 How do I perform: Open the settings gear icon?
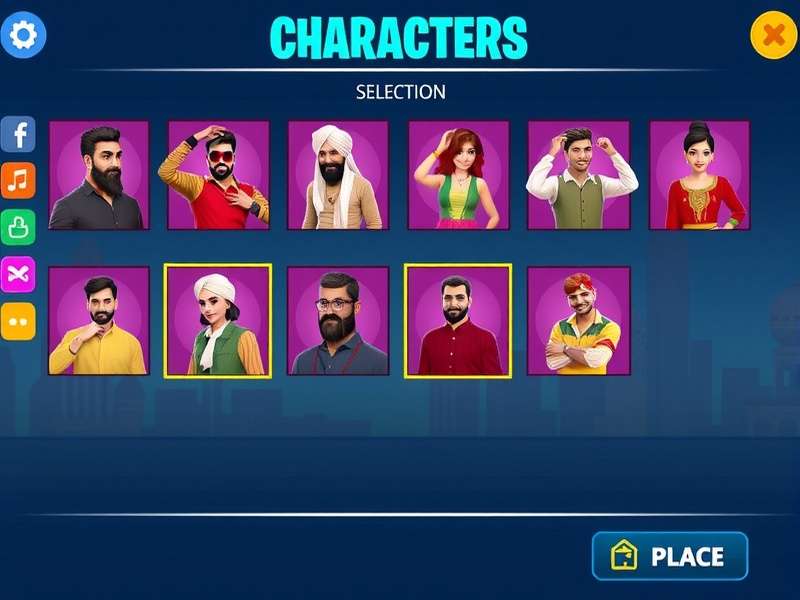(23, 36)
